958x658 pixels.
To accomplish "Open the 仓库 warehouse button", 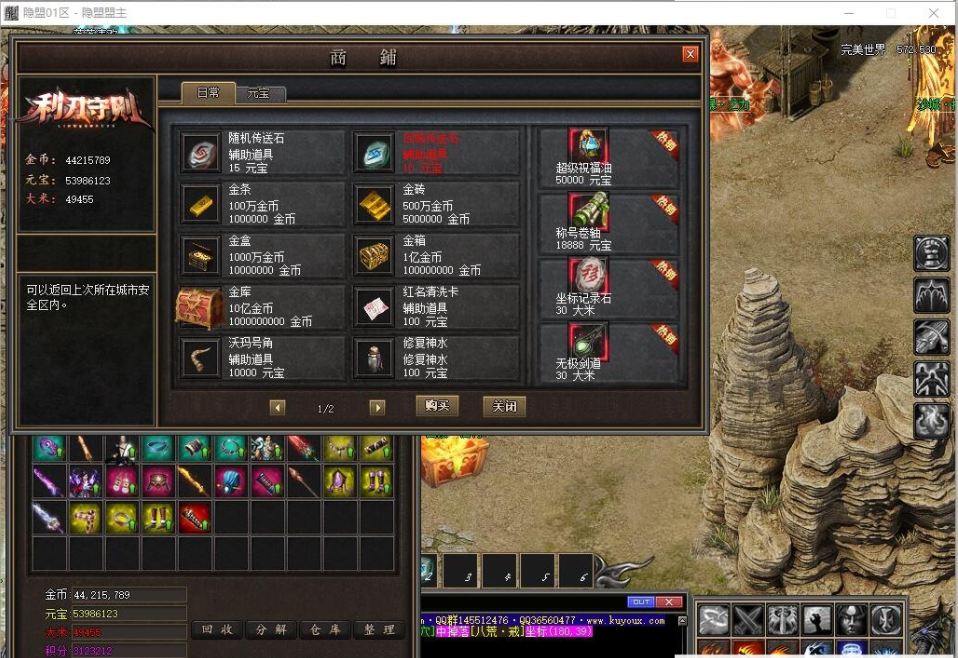I will click(325, 630).
